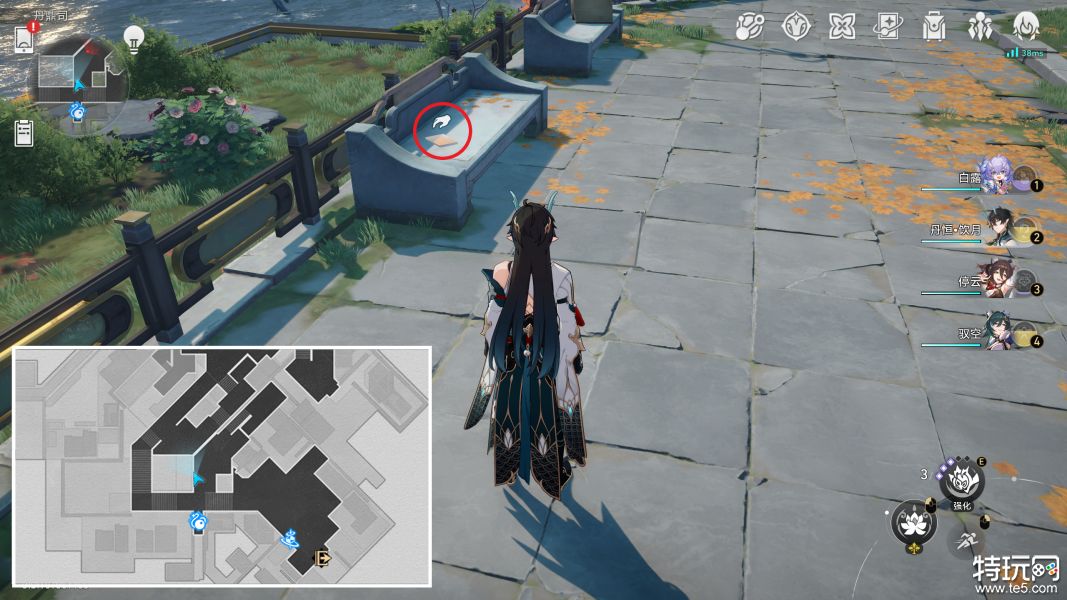Image resolution: width=1067 pixels, height=600 pixels.
Task: Open the four-petal flower icon
Action: pos(842,26)
